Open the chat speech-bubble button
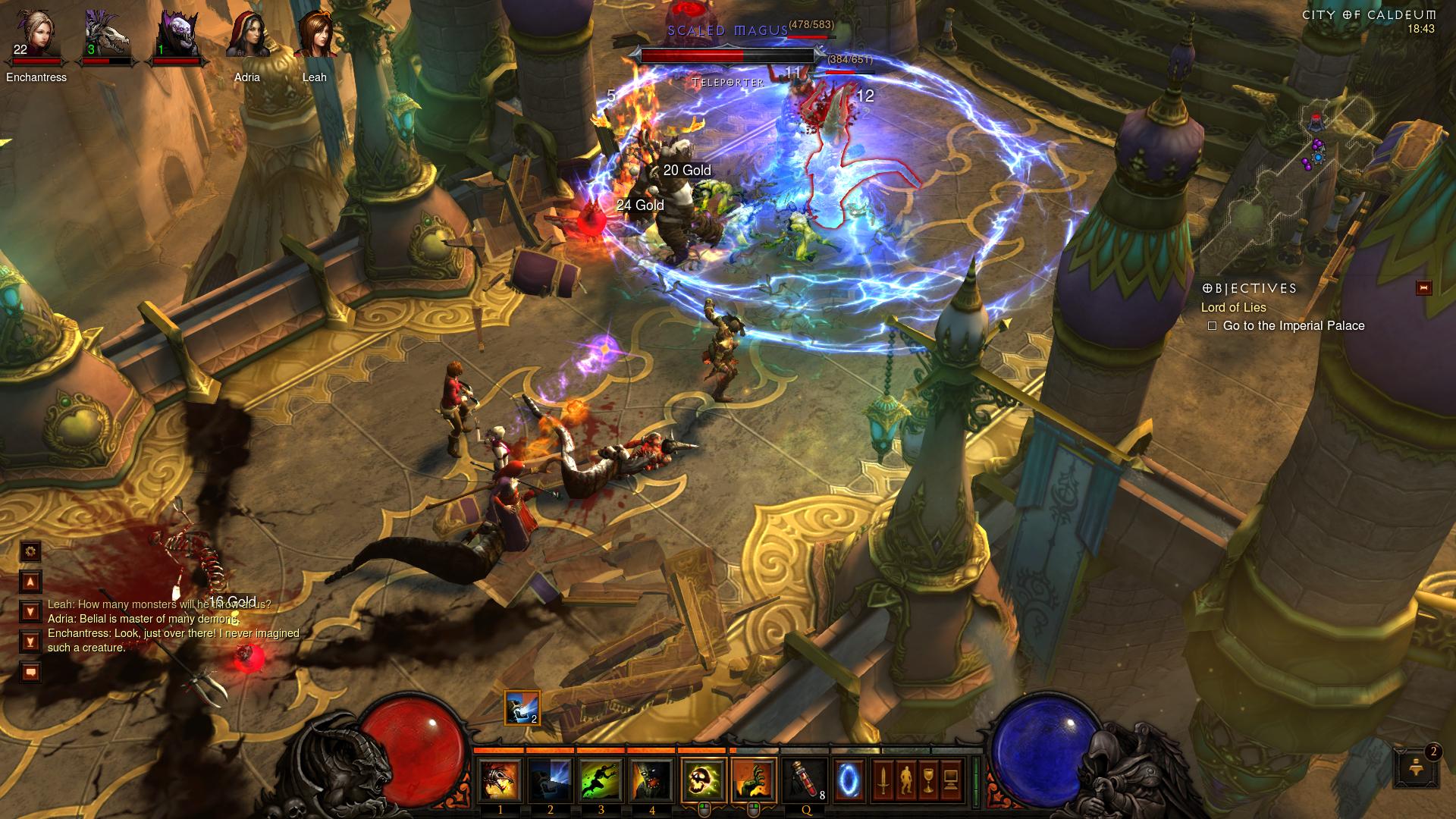1456x819 pixels. [x=30, y=672]
